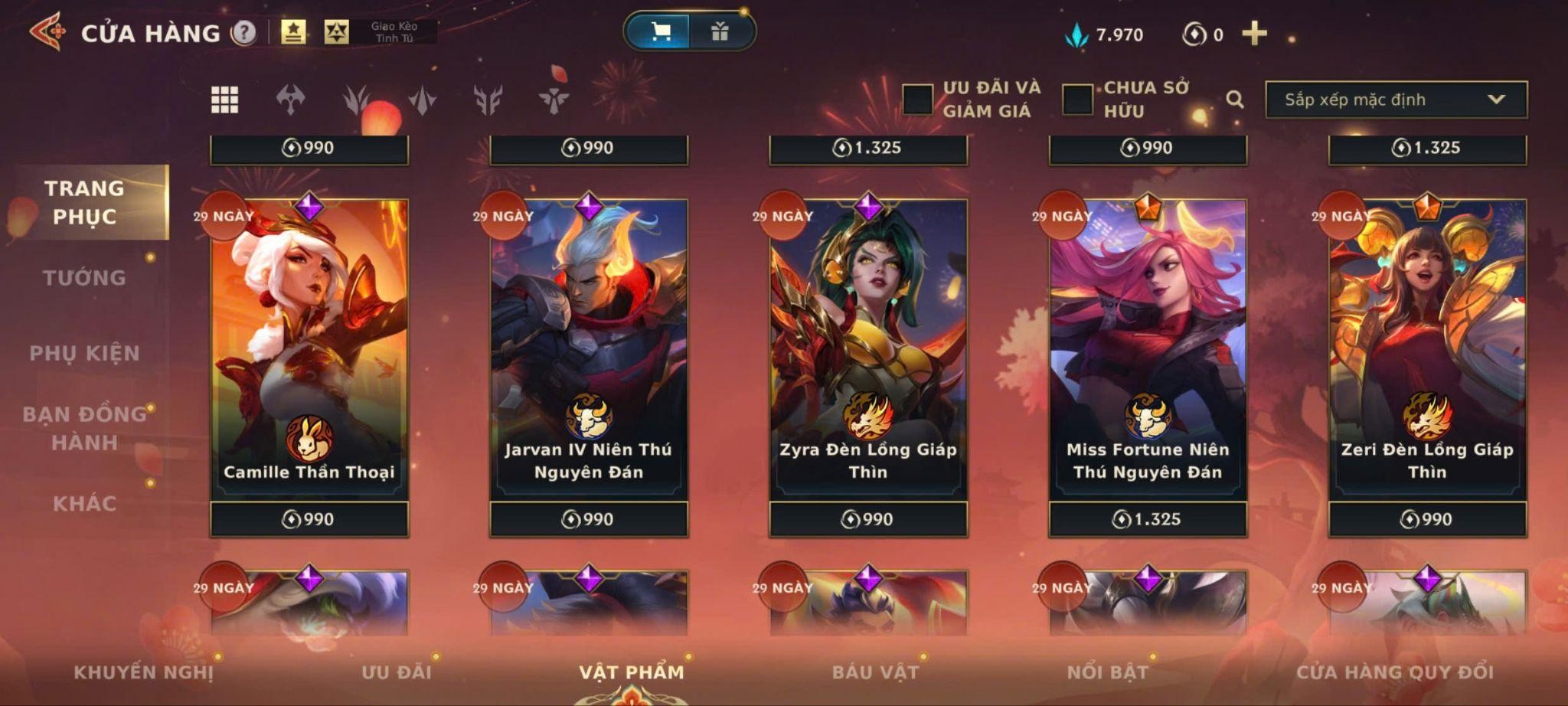Open the Sắp xếp mặc định dropdown
The width and height of the screenshot is (1568, 706).
coord(1396,100)
